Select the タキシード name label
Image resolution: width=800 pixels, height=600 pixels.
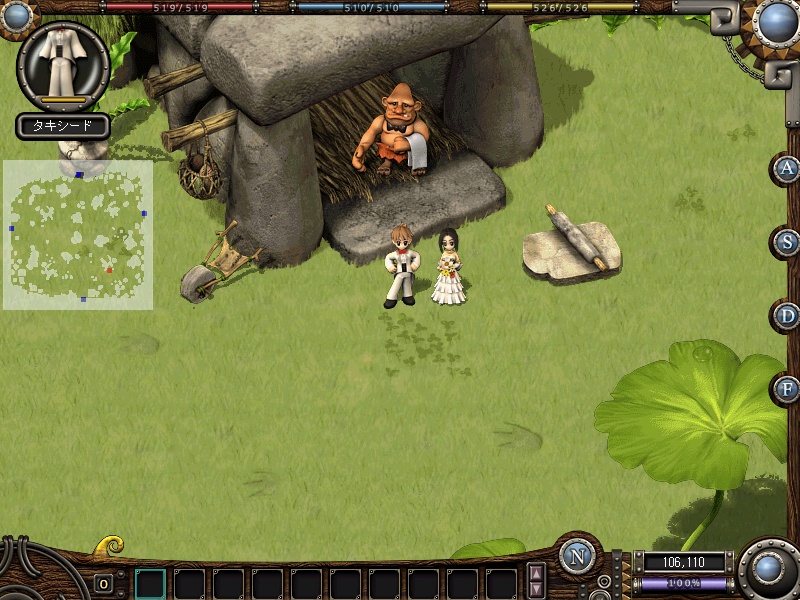62,126
